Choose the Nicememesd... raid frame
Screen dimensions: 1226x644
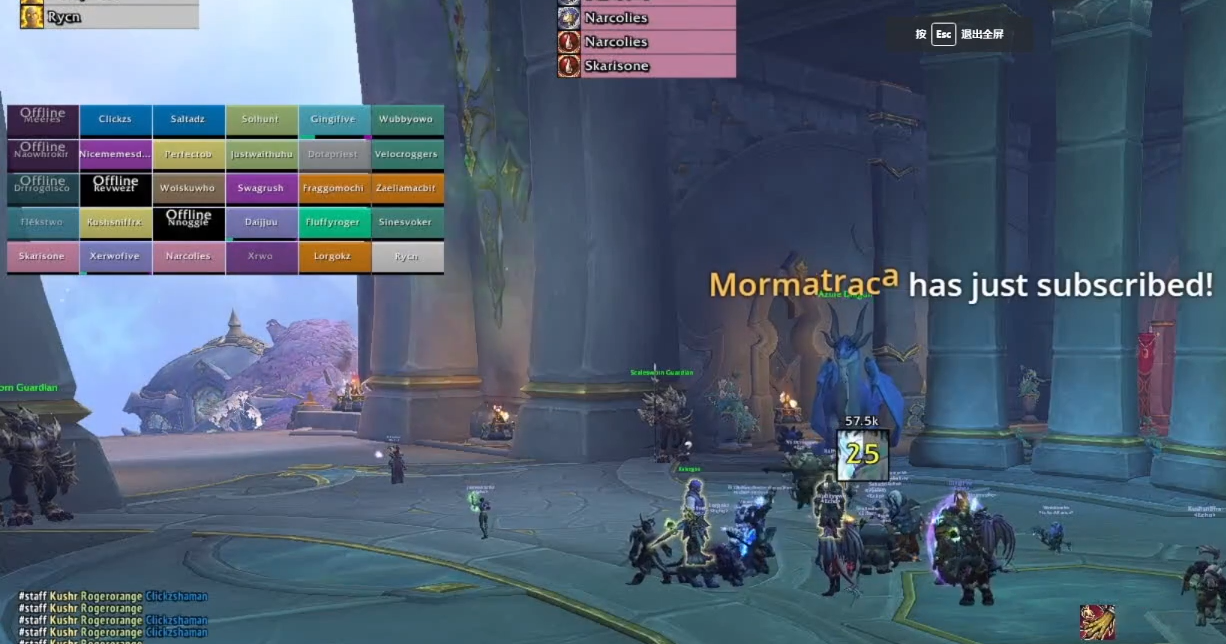[115, 155]
